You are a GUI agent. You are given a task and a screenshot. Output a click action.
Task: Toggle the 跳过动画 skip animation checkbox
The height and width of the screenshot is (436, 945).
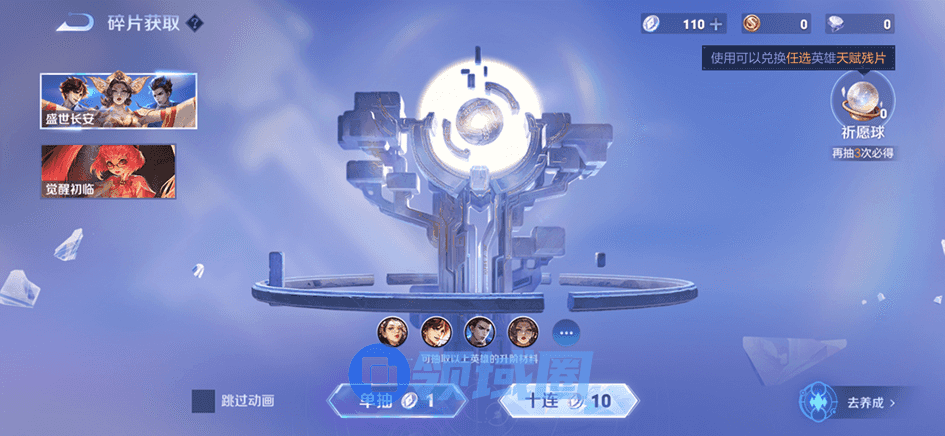(203, 401)
